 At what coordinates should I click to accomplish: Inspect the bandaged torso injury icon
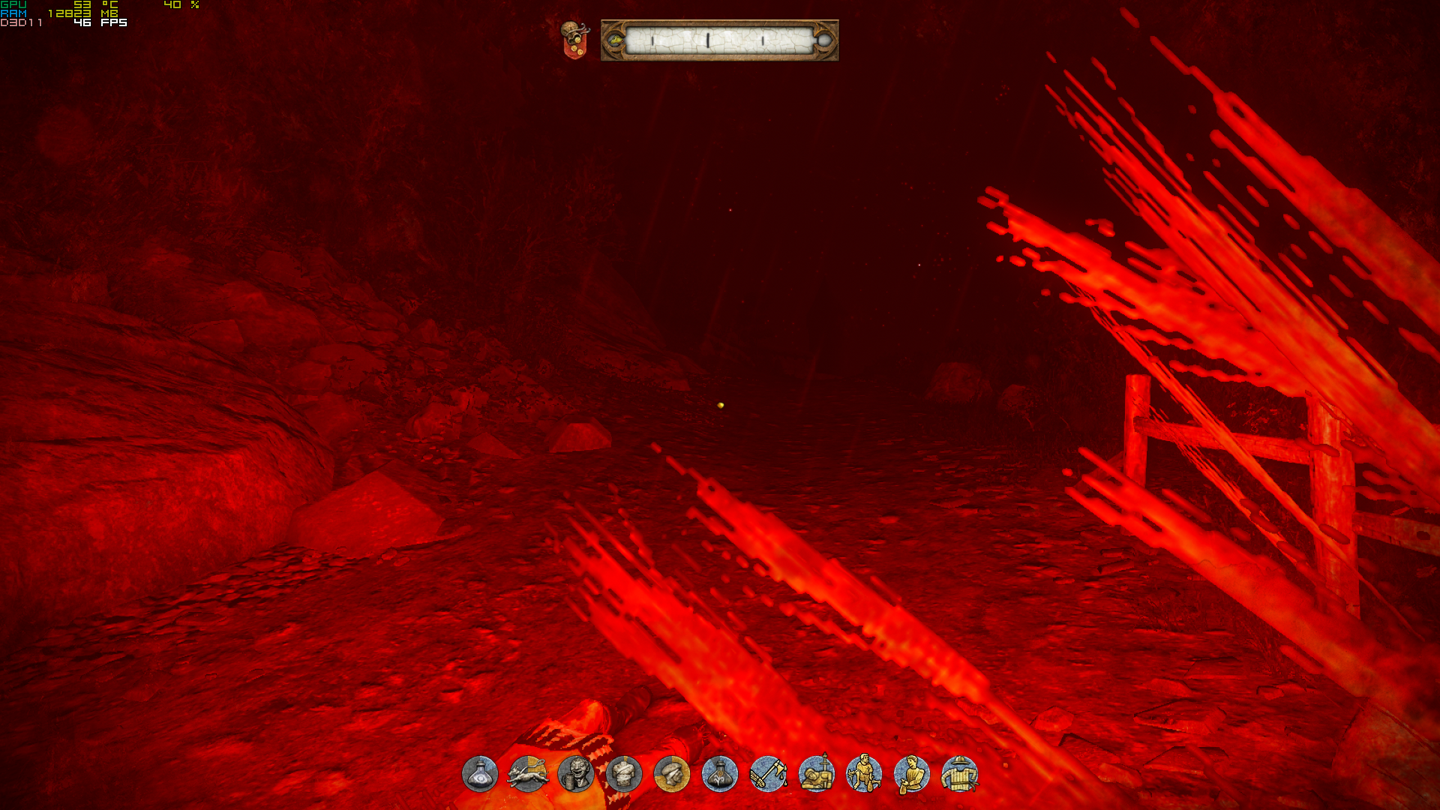click(624, 773)
